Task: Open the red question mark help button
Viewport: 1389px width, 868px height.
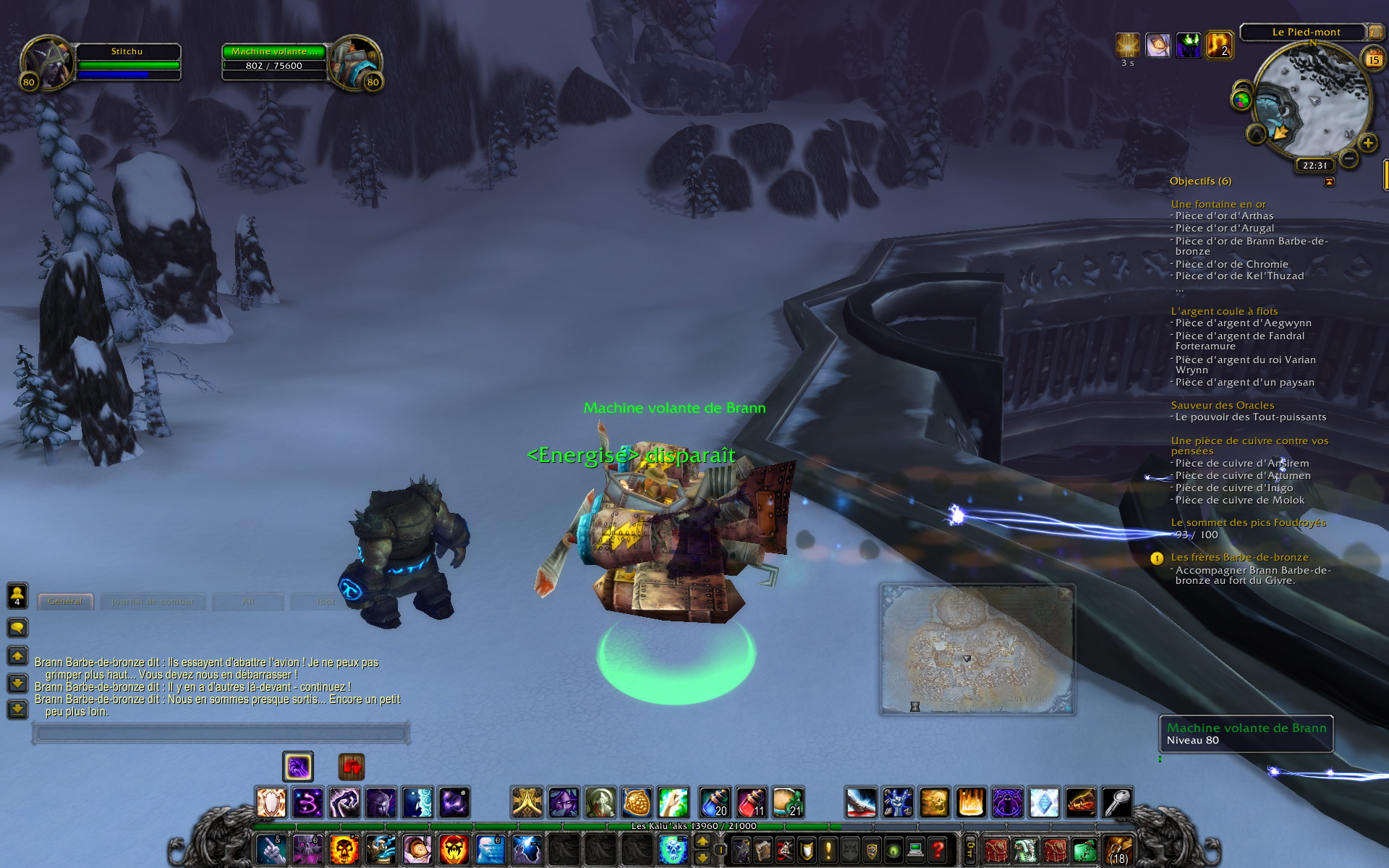Action: pos(938,848)
